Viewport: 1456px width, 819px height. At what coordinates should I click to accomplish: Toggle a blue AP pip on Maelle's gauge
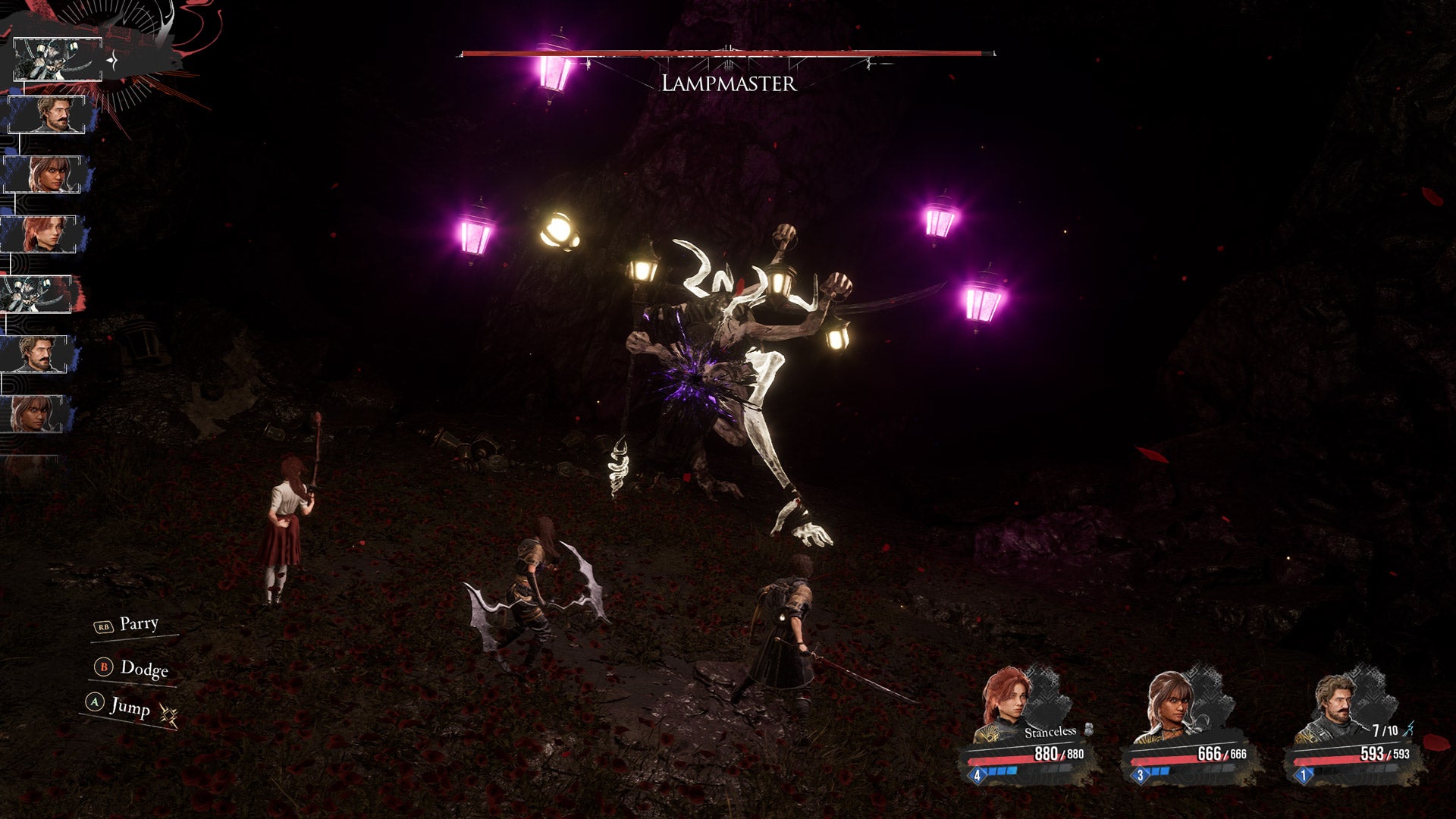[x=1001, y=770]
